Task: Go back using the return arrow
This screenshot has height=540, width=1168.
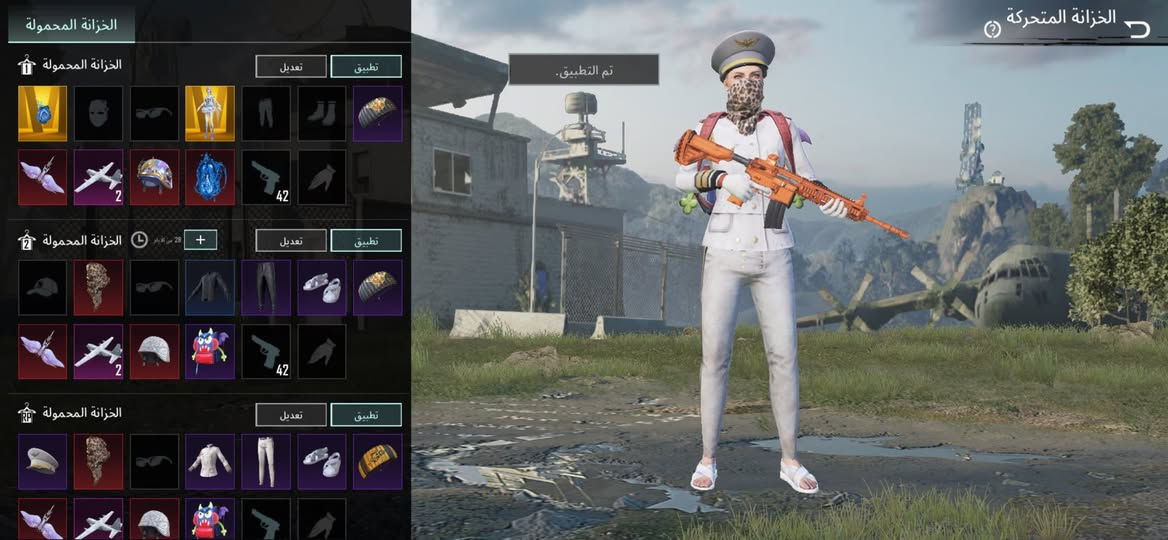Action: [x=1138, y=28]
